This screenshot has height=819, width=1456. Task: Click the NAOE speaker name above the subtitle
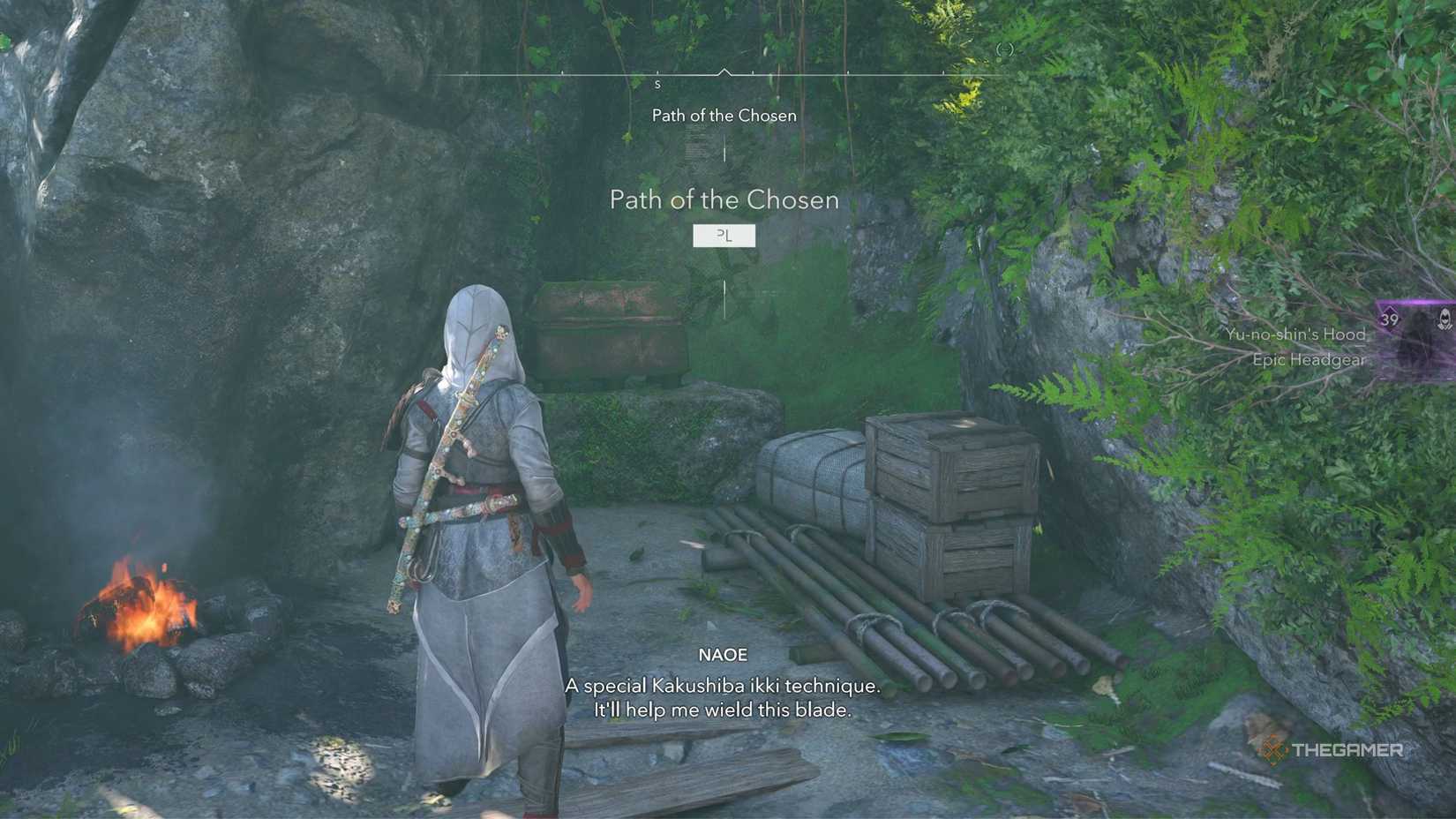722,655
